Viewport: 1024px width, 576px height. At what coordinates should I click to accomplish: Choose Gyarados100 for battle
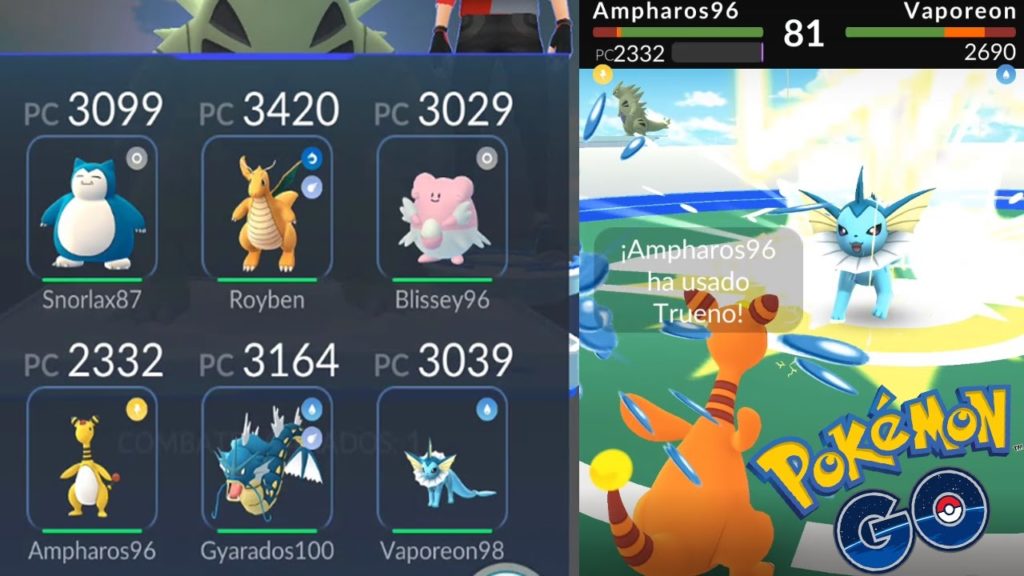point(267,459)
